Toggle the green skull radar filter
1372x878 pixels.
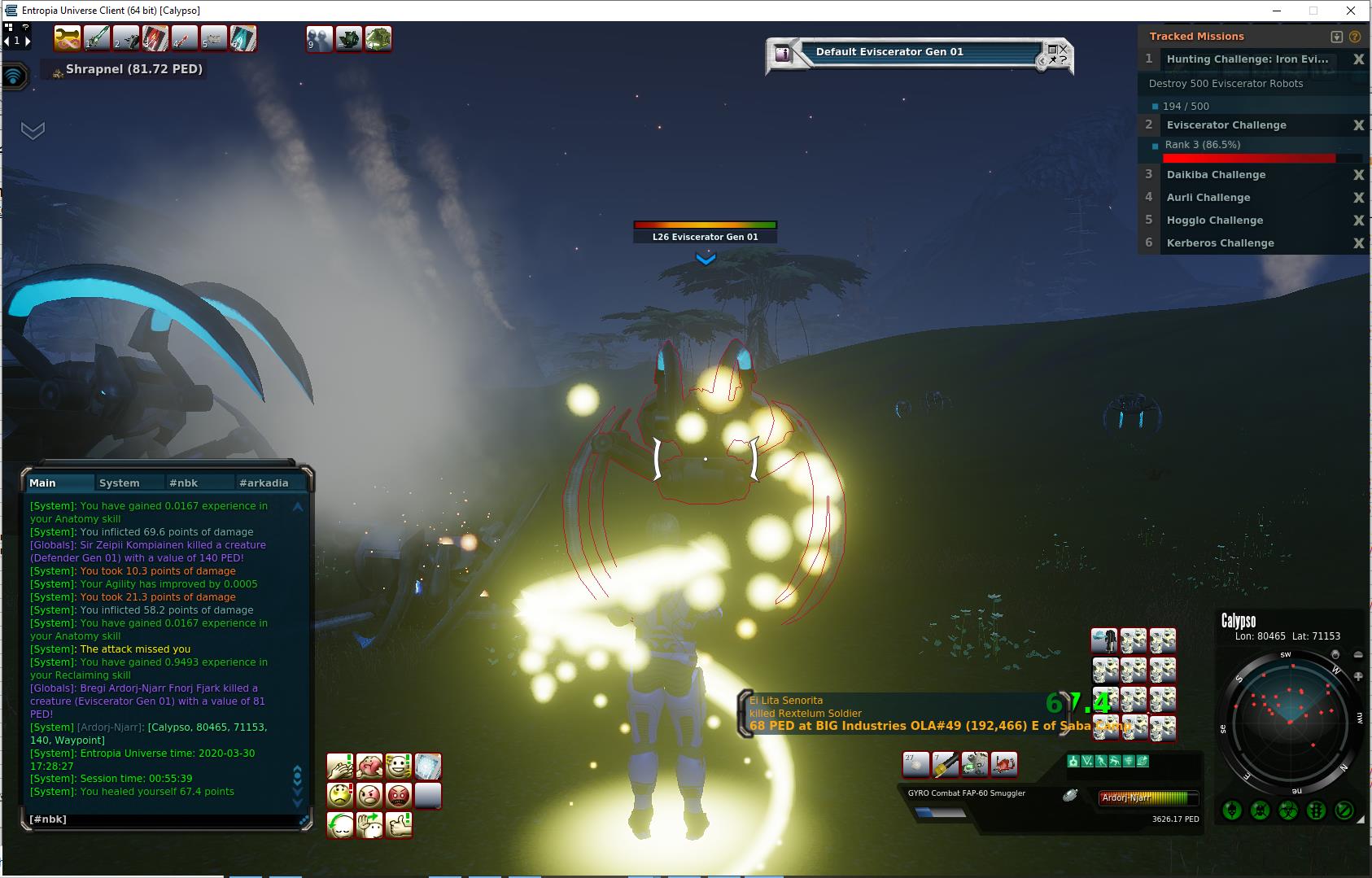(1232, 810)
